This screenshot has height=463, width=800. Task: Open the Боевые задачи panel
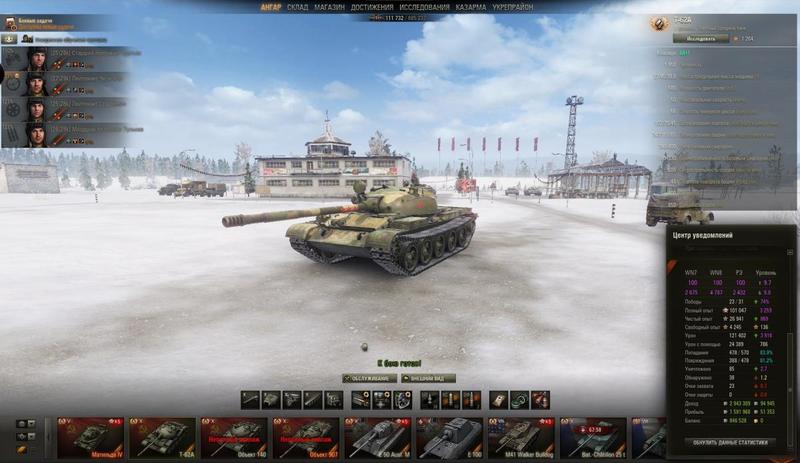coord(35,20)
